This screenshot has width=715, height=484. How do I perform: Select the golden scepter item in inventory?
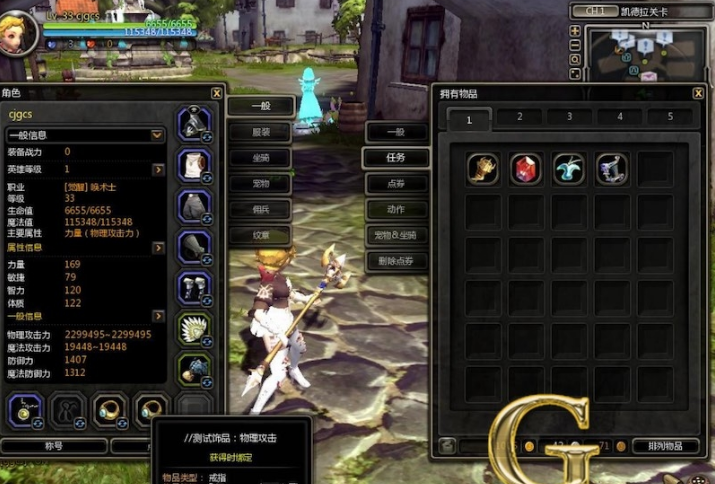pyautogui.click(x=483, y=169)
